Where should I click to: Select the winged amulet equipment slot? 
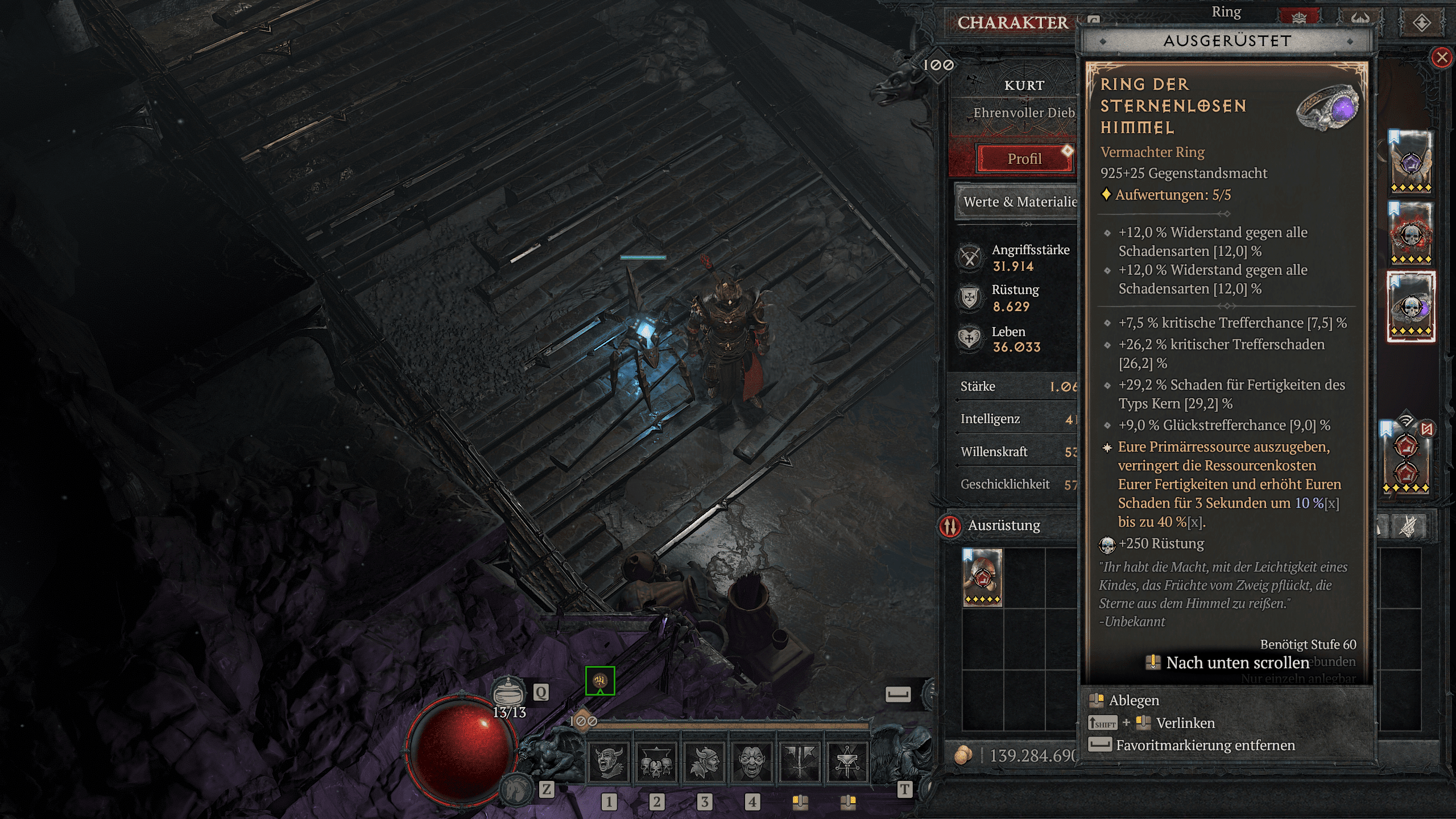pyautogui.click(x=1410, y=162)
